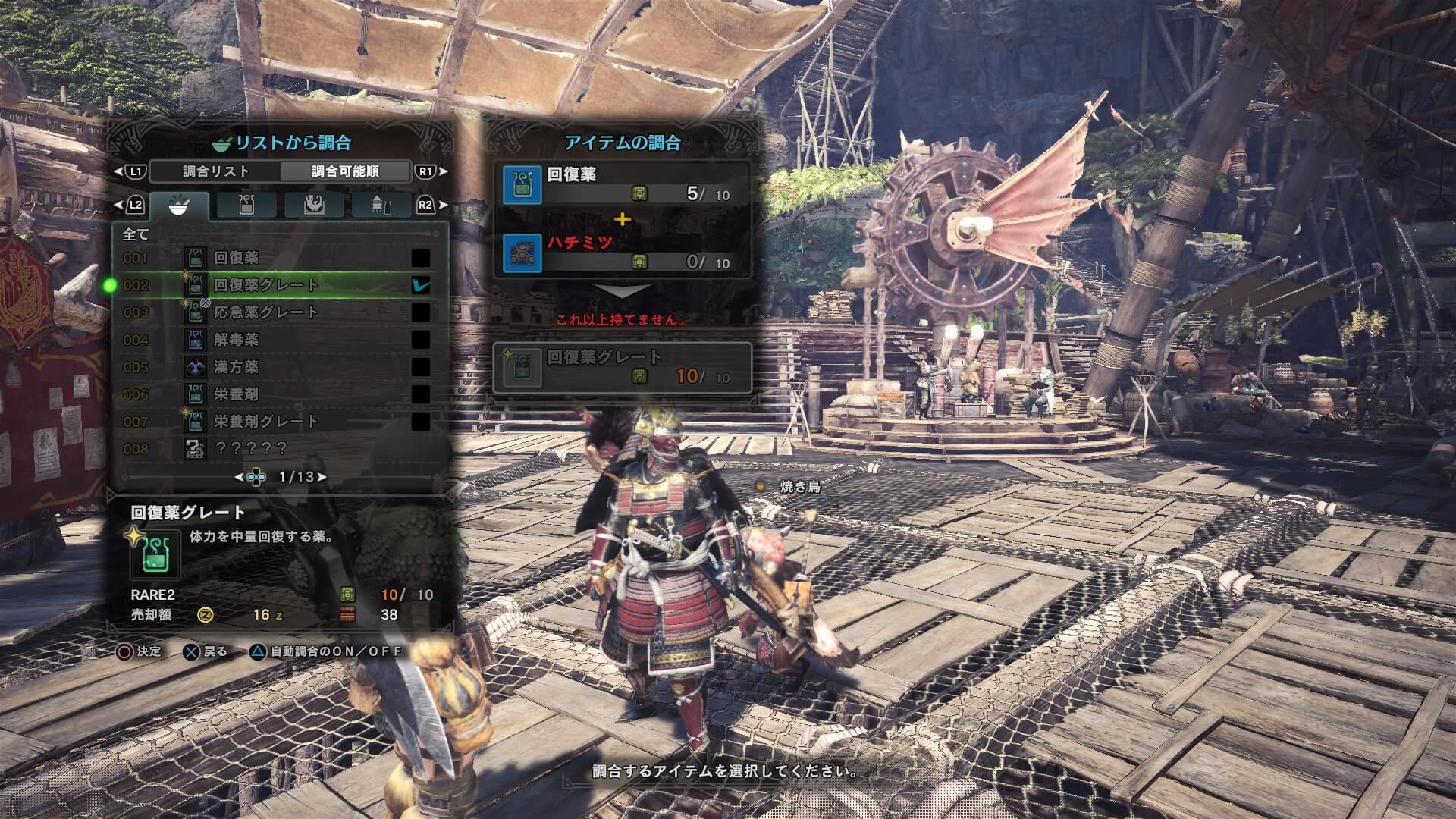Toggle auto-craft checkbox for 回復薬グレート
The width and height of the screenshot is (1456, 819).
tap(420, 285)
